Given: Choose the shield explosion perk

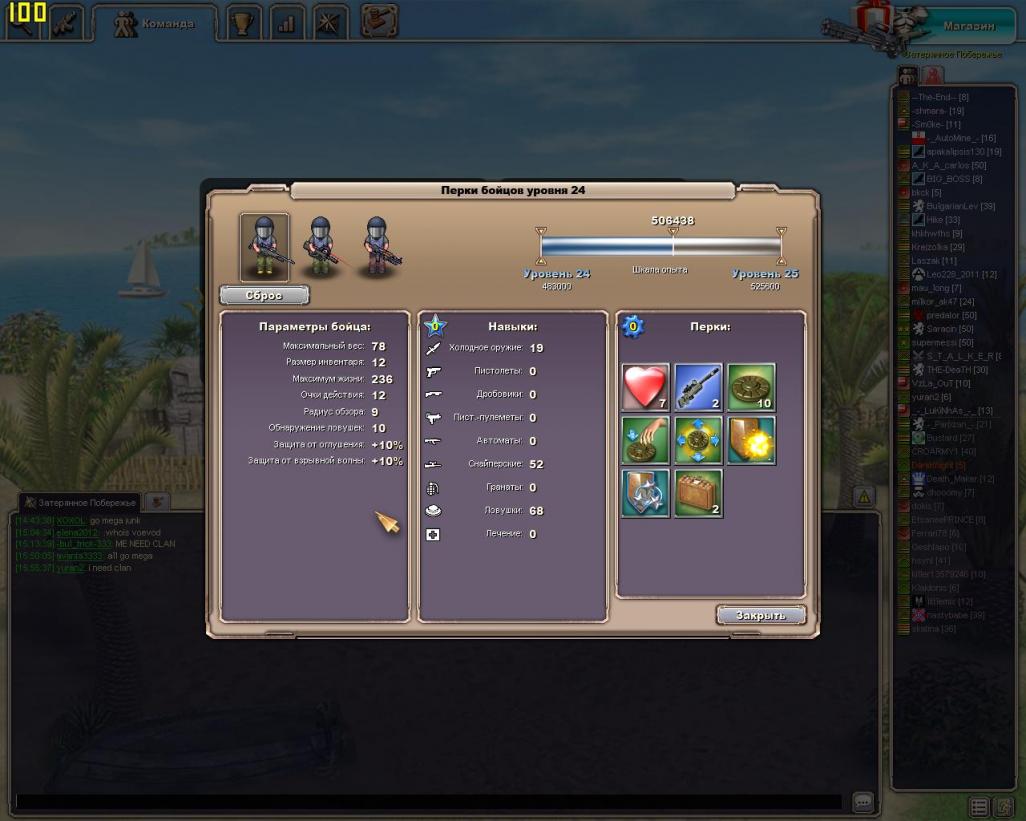Looking at the screenshot, I should pos(751,440).
